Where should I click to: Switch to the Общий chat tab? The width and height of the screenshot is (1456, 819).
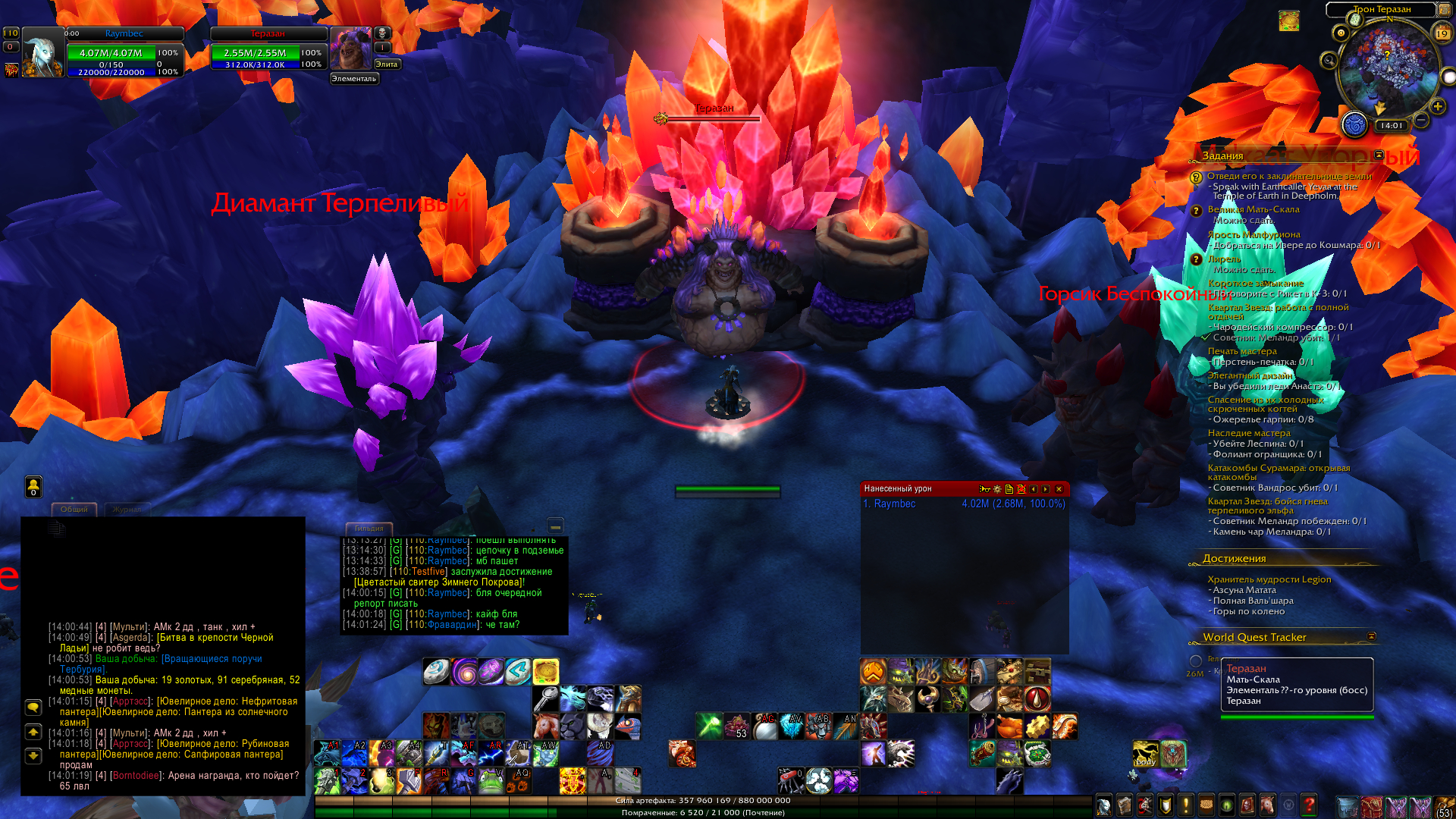click(x=74, y=509)
